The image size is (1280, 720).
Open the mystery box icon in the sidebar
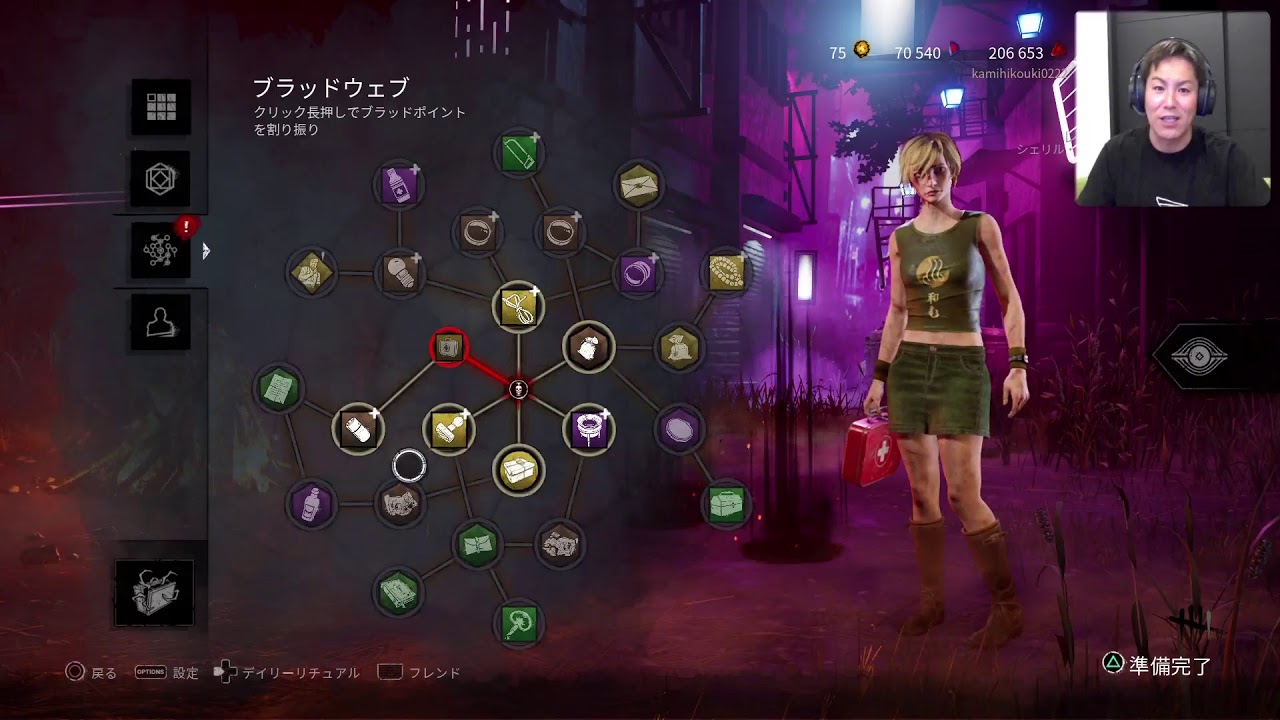click(x=154, y=592)
